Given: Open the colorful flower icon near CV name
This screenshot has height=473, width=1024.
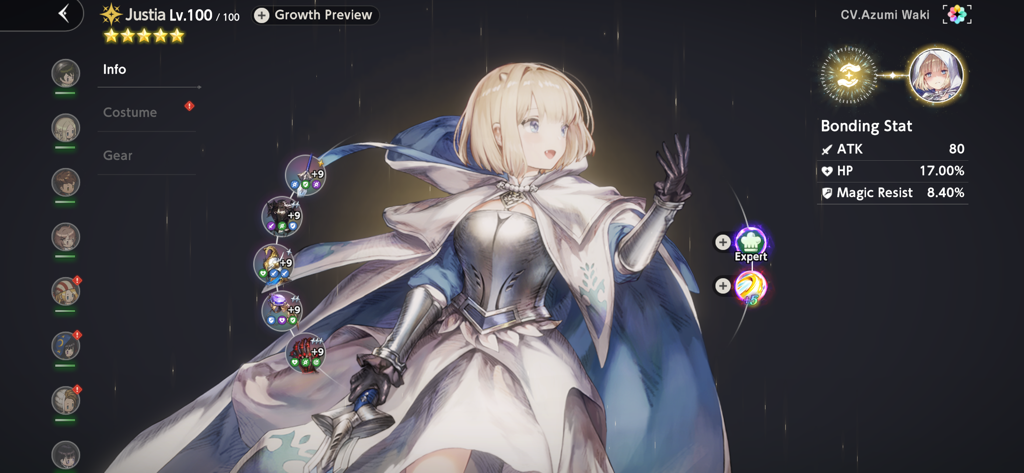Looking at the screenshot, I should point(957,15).
